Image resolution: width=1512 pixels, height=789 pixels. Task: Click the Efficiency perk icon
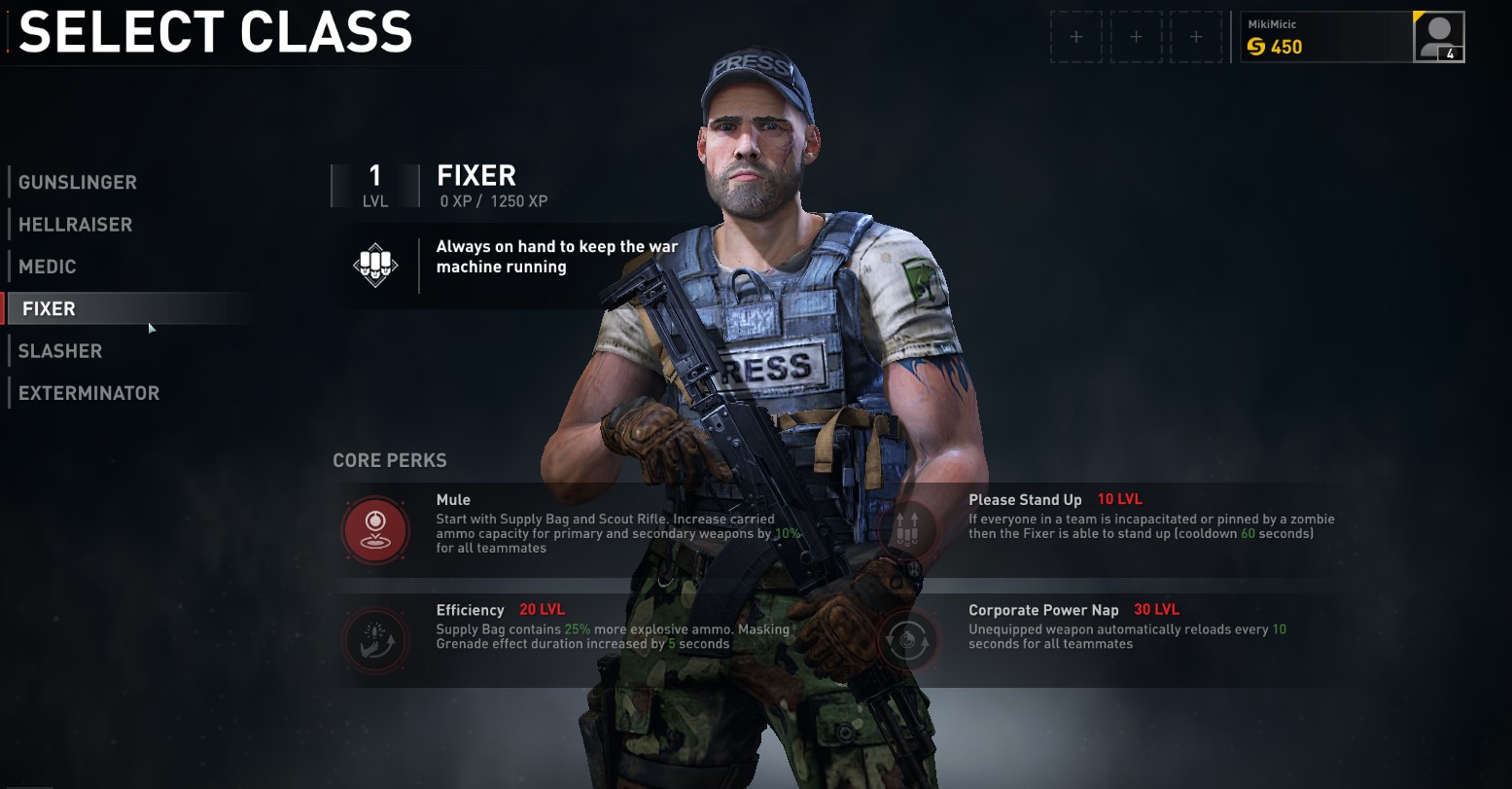click(x=374, y=640)
